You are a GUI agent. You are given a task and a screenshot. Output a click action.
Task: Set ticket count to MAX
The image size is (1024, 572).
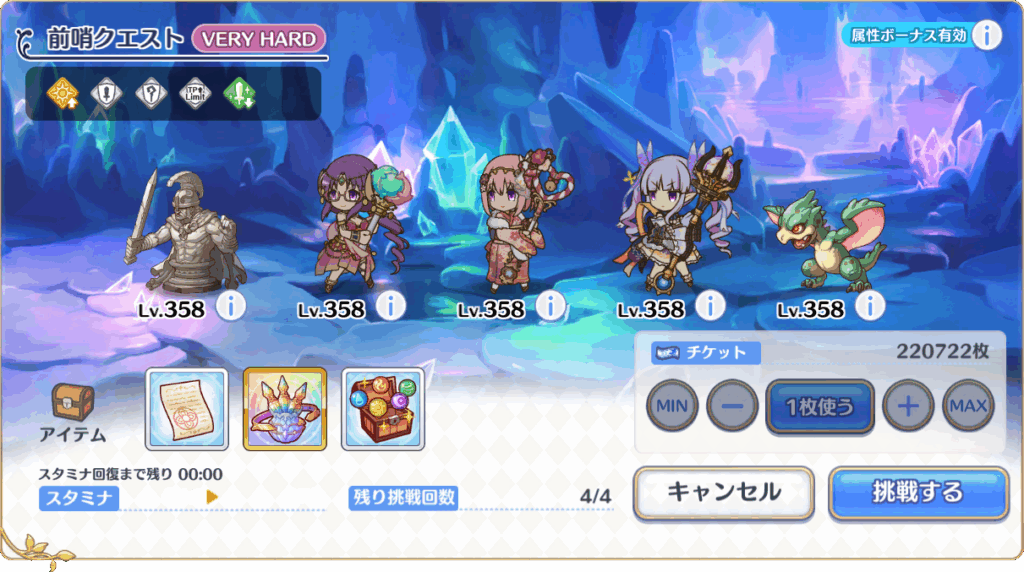968,406
